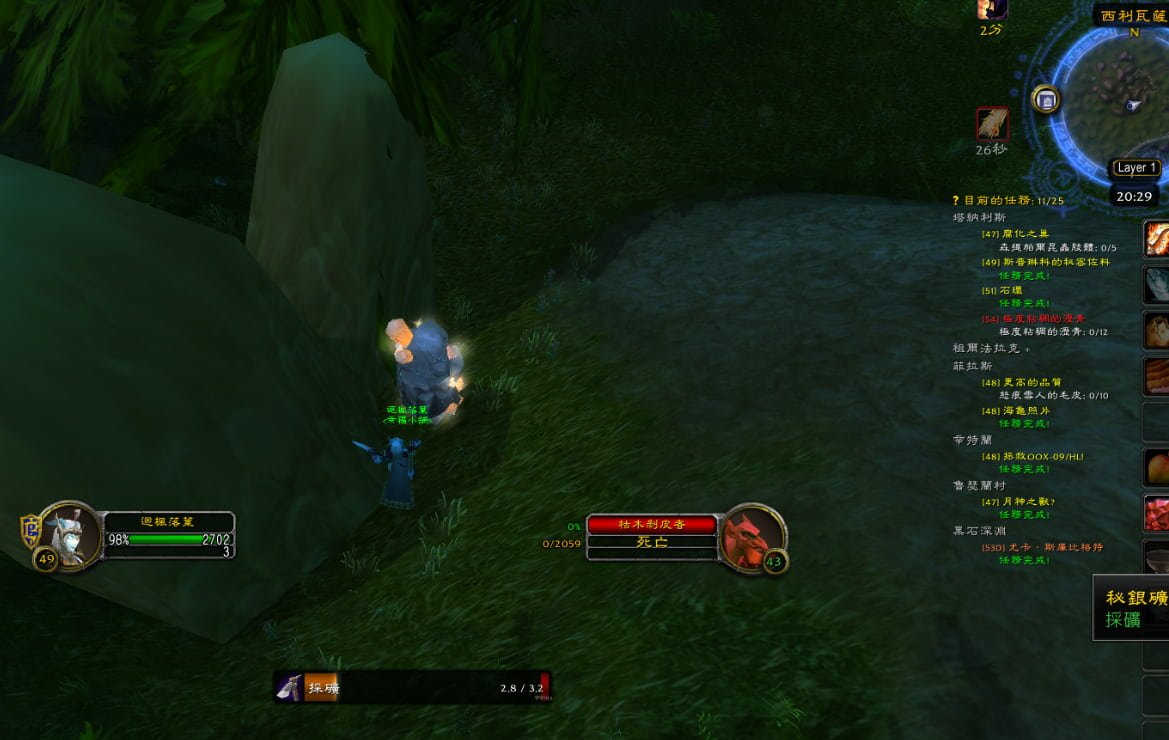1169x740 pixels.
Task: Click the 2-minute buff icon
Action: (992, 8)
